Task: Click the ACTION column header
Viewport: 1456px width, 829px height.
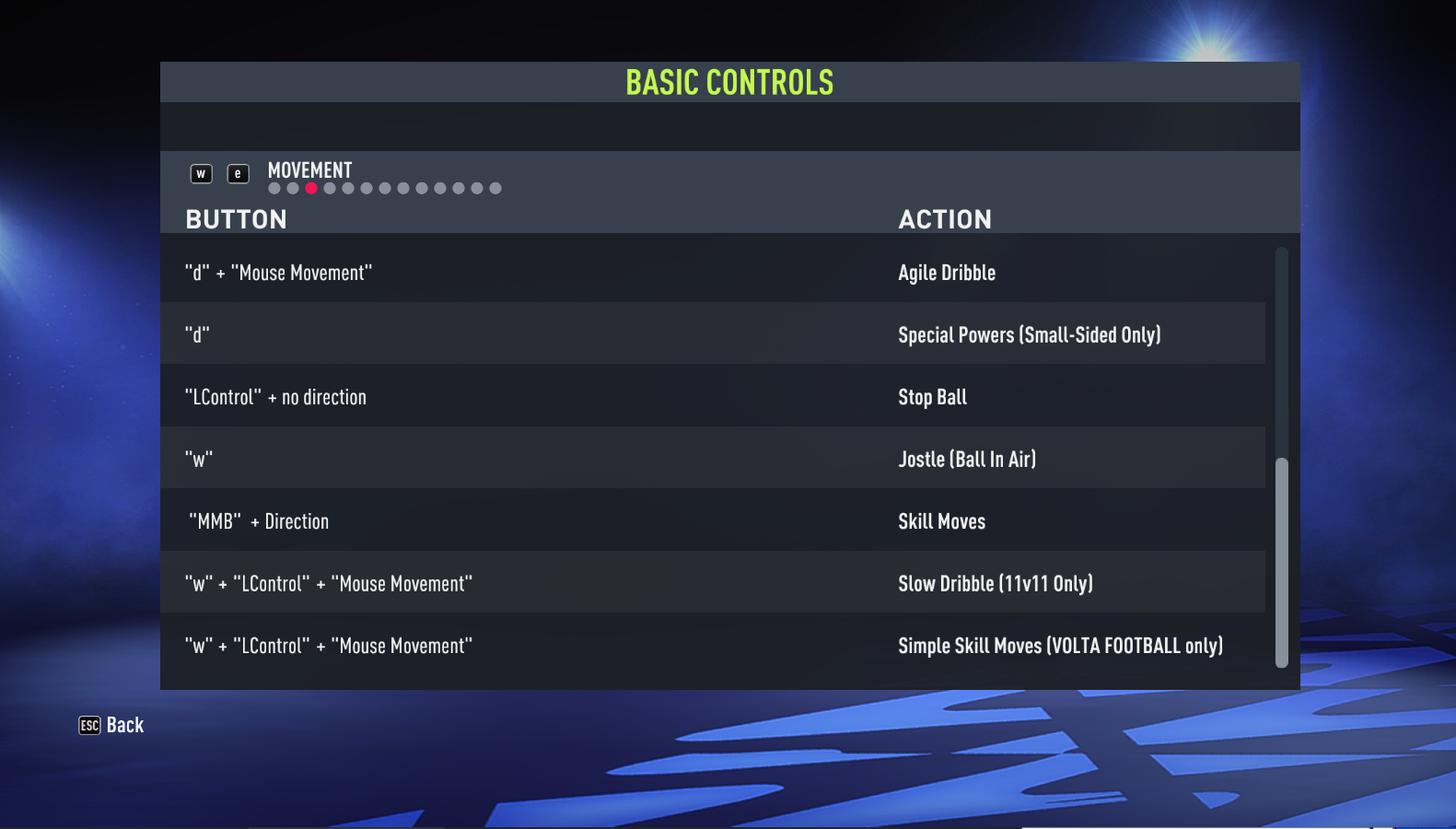Action: point(946,219)
